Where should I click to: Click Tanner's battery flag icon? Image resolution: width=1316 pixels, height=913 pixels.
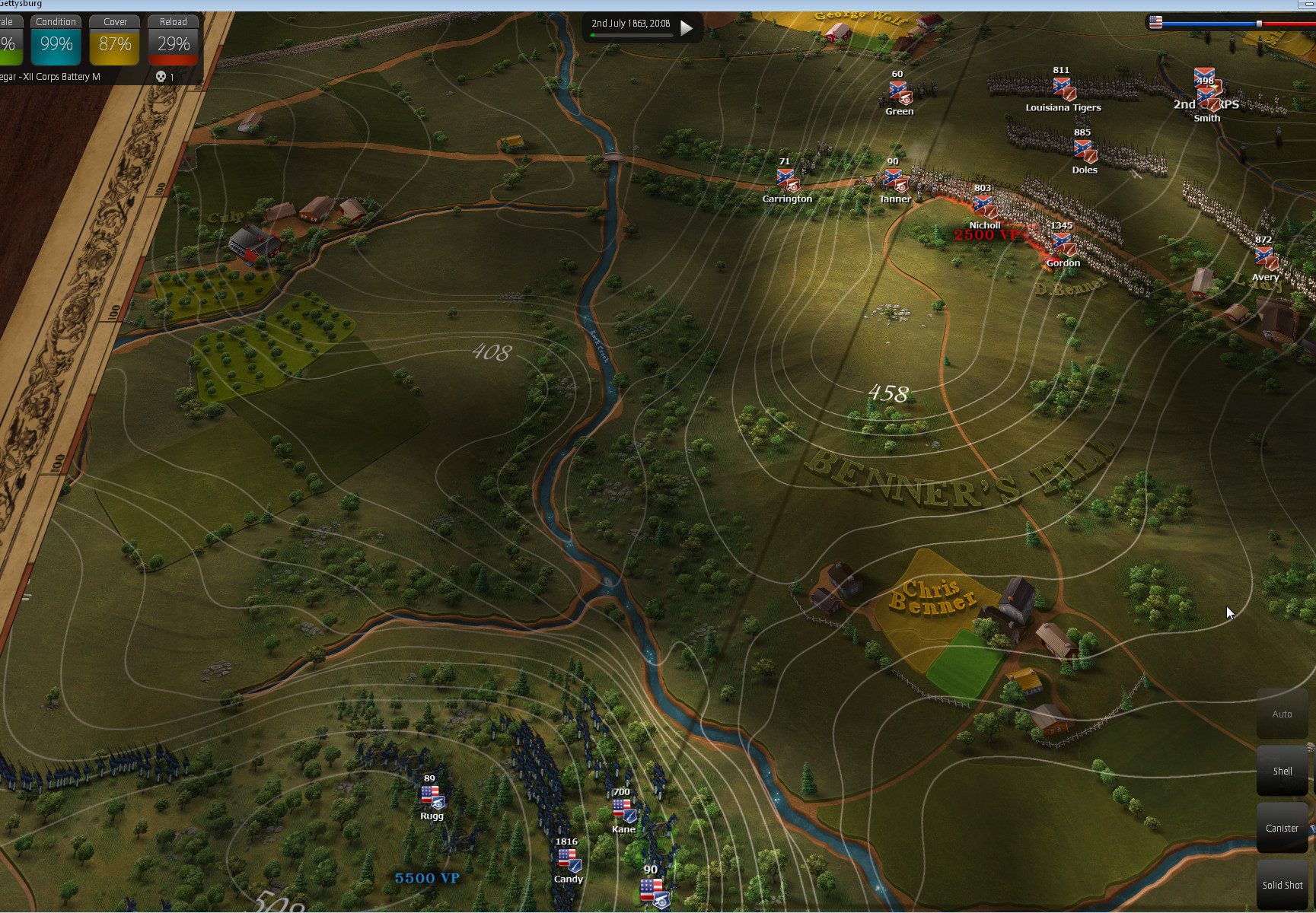click(895, 181)
